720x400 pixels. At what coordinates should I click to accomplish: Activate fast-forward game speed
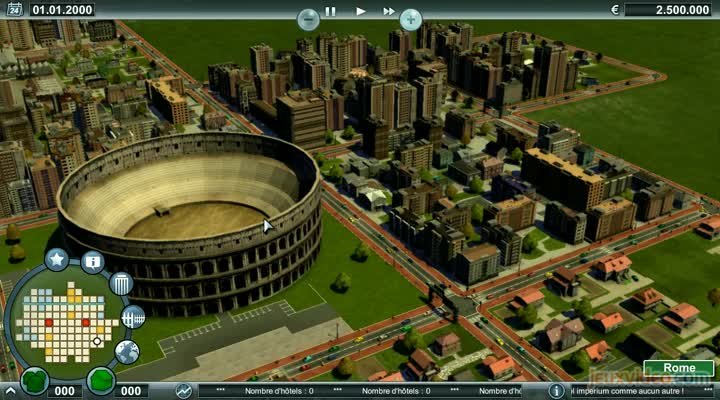388,11
